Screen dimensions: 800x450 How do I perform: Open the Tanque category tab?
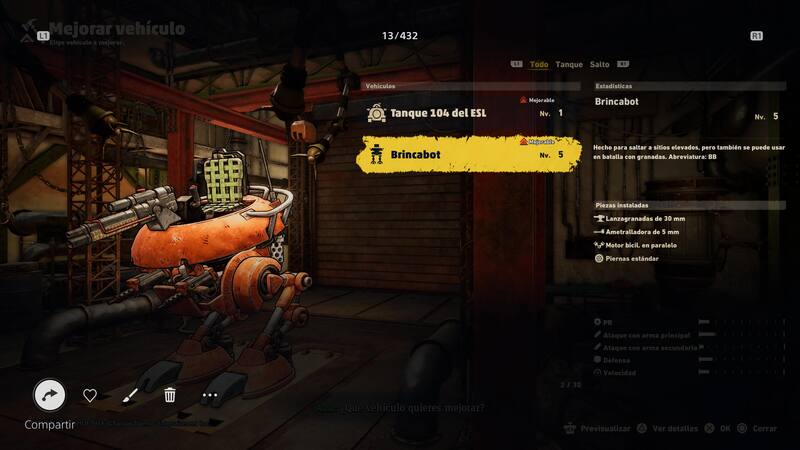569,64
